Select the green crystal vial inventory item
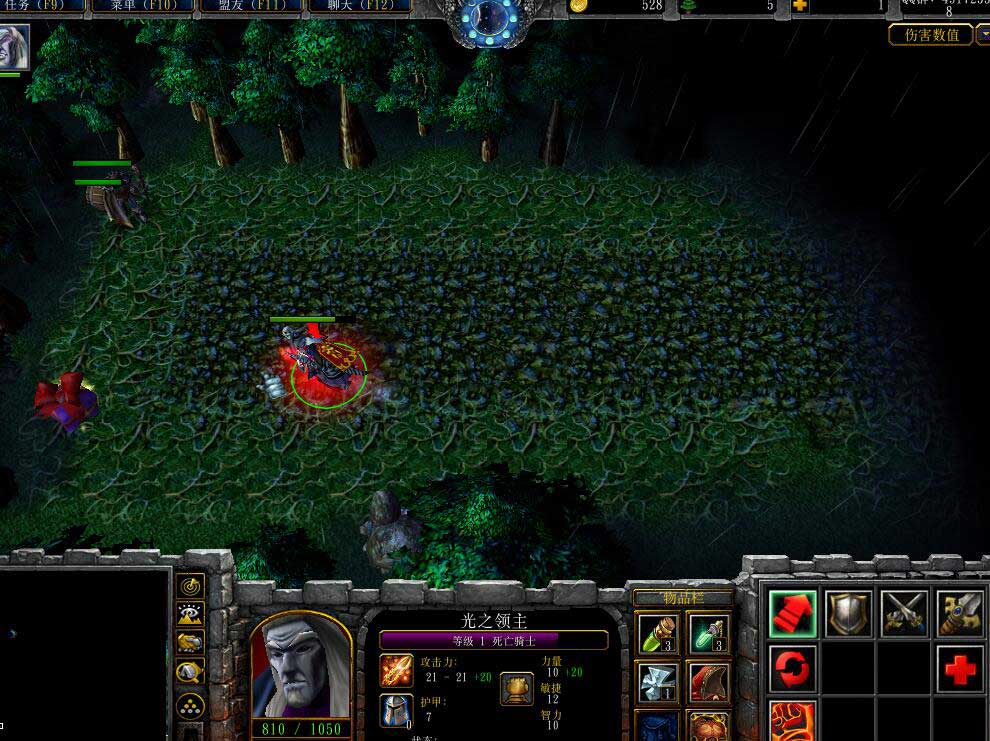Viewport: 990px width, 741px height. pos(709,633)
